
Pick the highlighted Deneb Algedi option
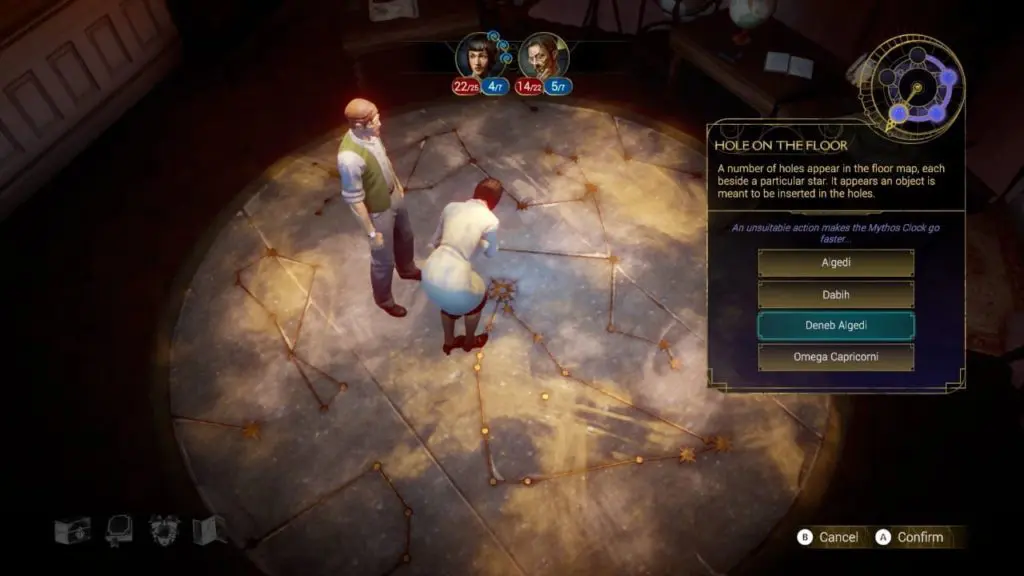[x=836, y=326]
